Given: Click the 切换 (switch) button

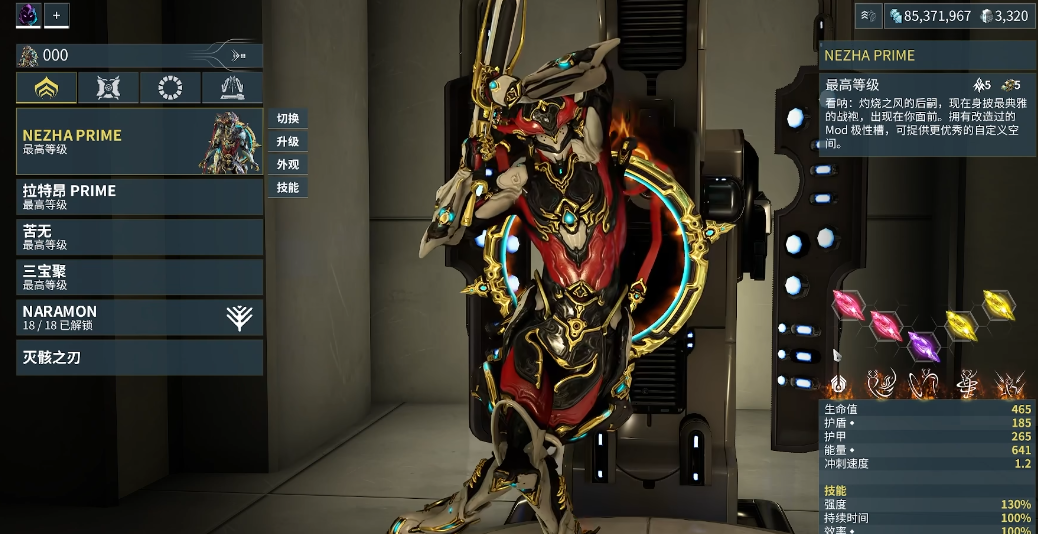Looking at the screenshot, I should pyautogui.click(x=288, y=119).
